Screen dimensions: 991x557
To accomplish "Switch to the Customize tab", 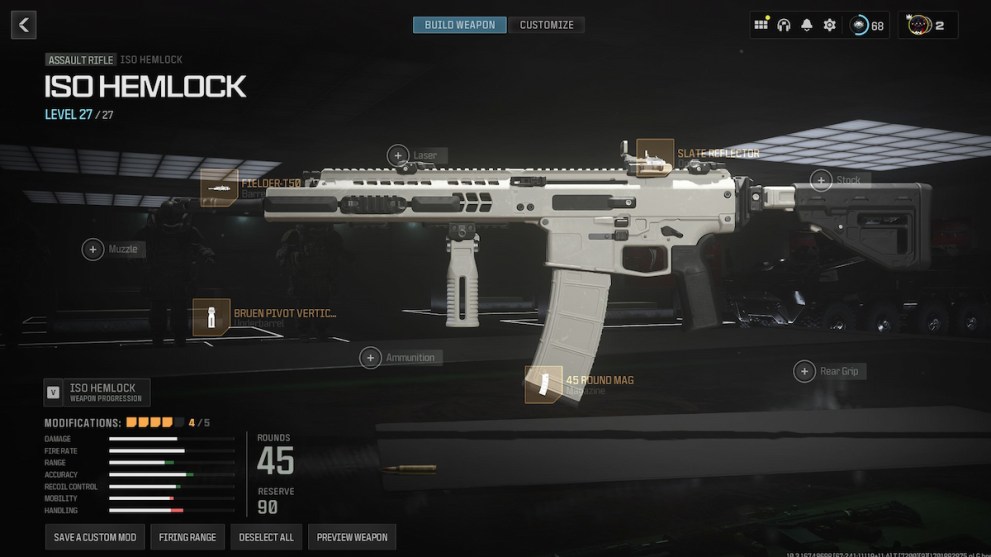I will [x=546, y=25].
